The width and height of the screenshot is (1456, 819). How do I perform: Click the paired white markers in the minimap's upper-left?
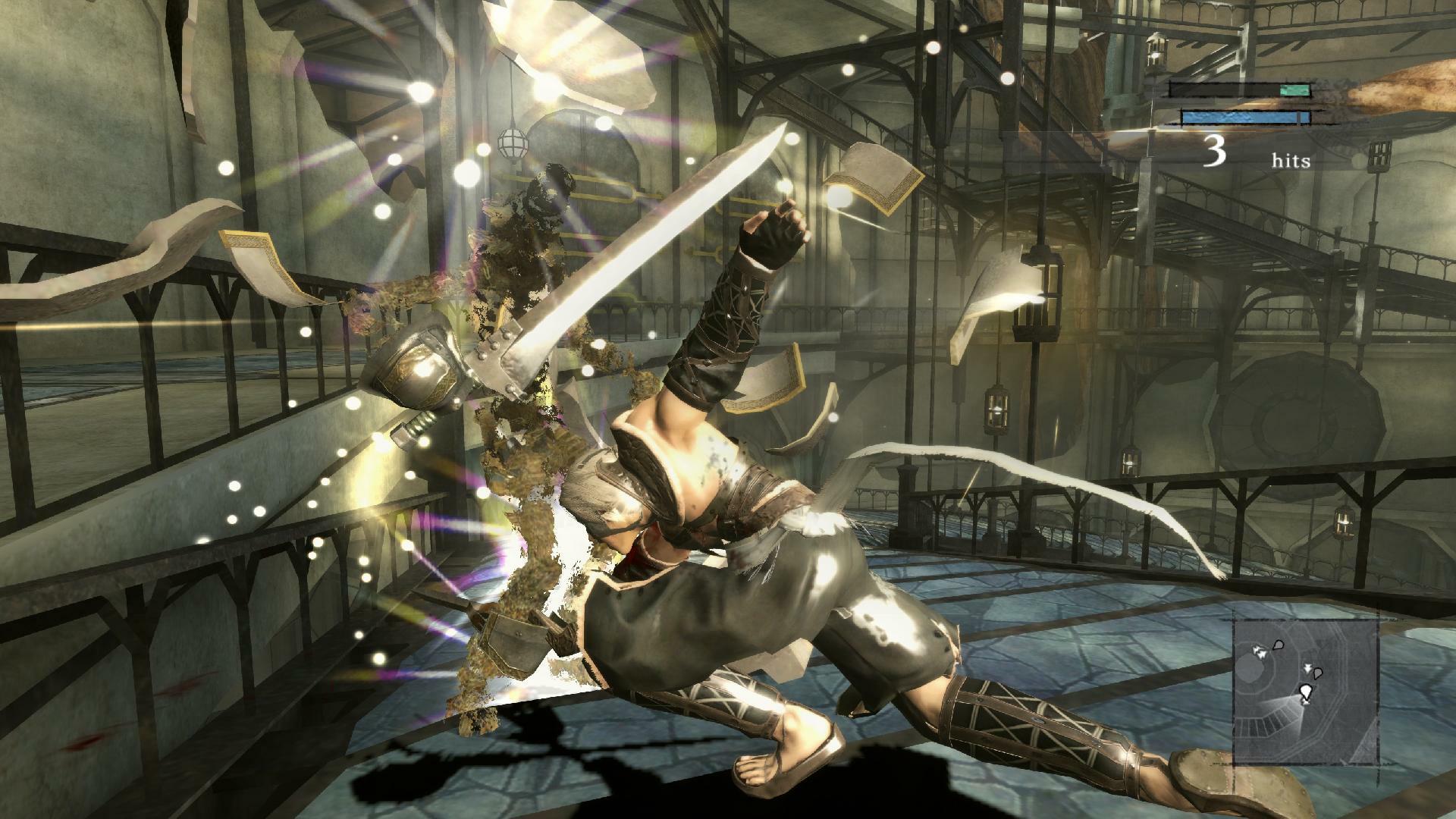click(1259, 651)
